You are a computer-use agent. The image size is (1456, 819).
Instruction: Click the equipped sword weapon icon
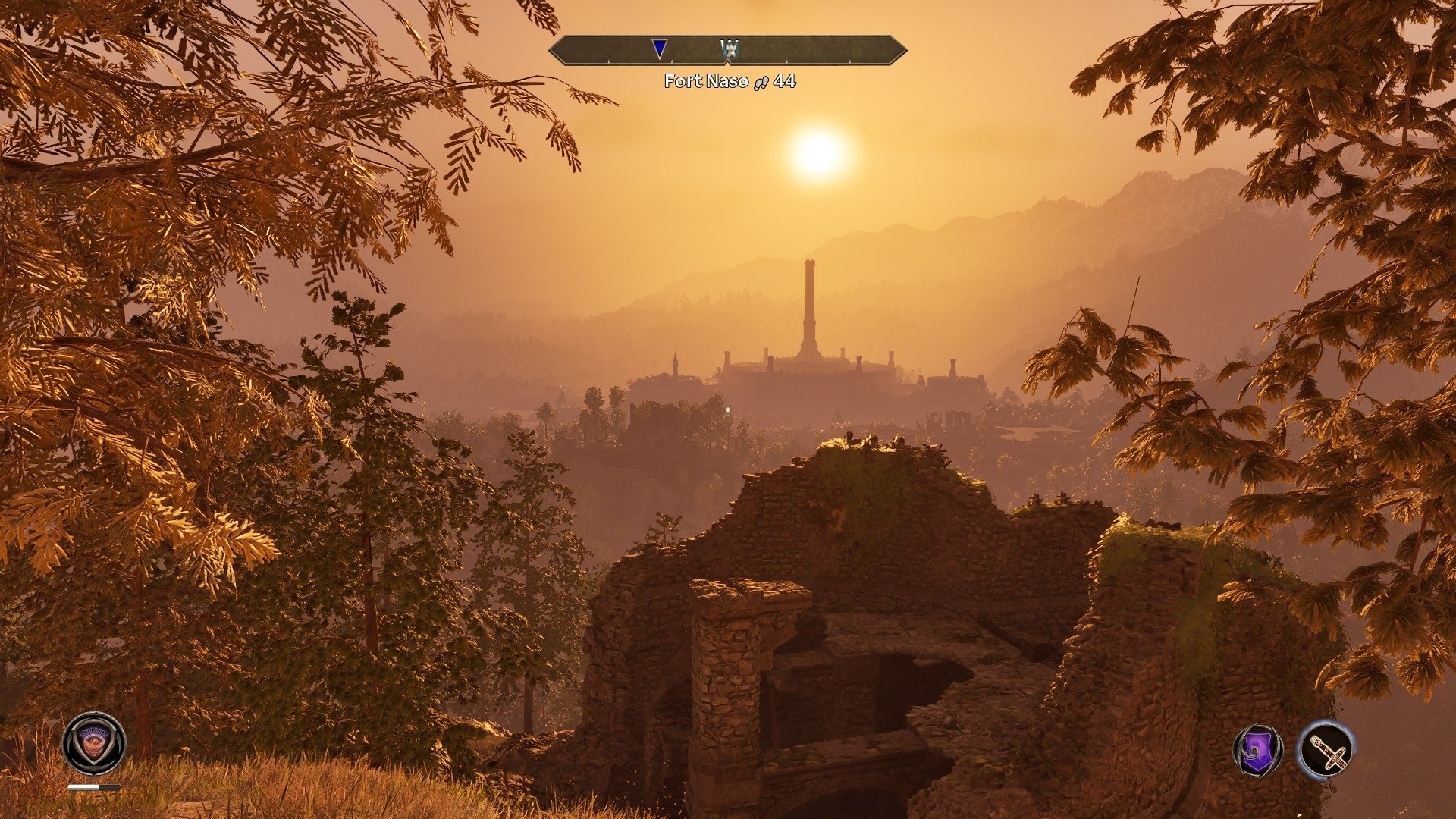click(1326, 750)
